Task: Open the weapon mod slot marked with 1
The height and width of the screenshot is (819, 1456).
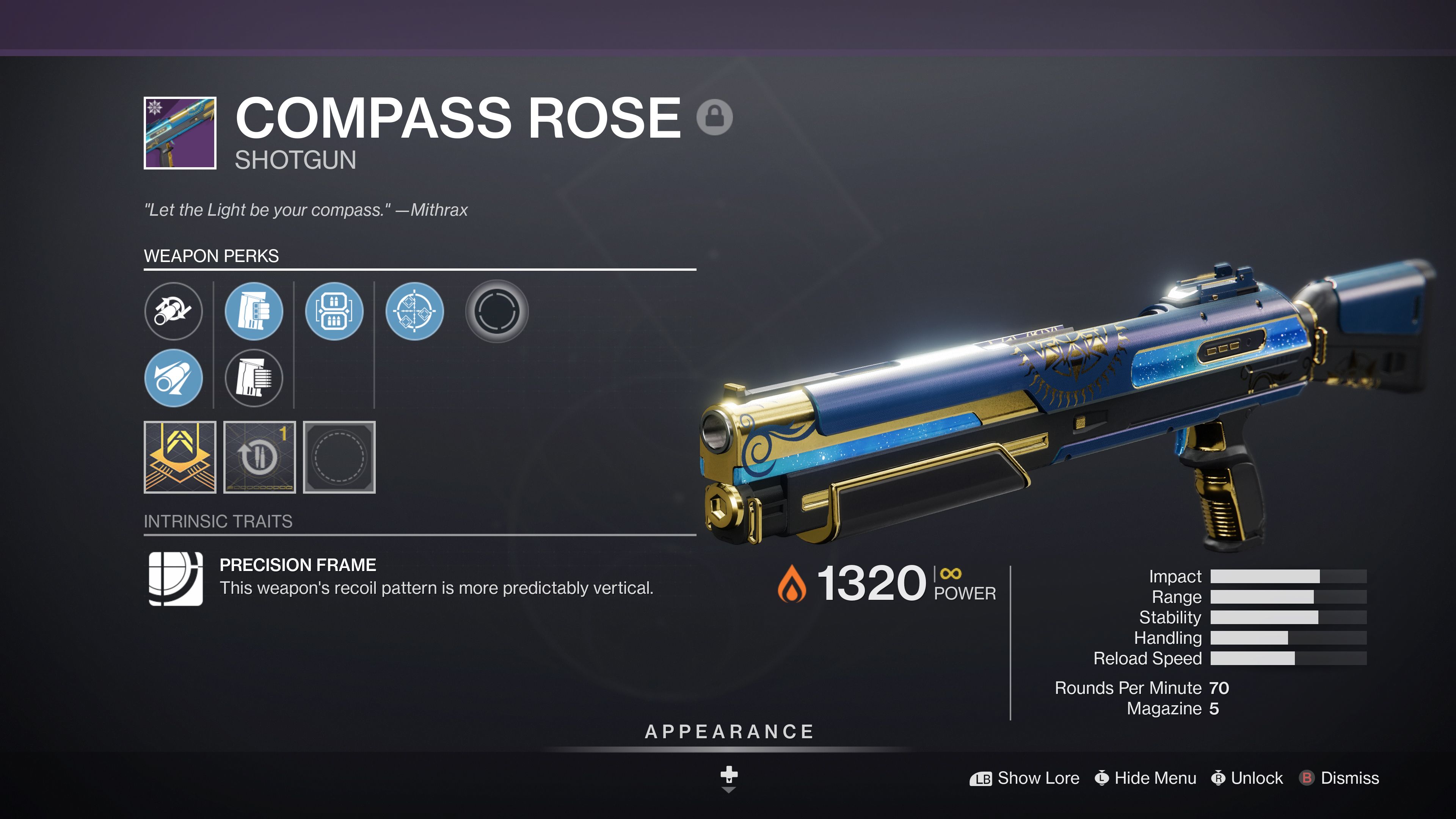Action: point(260,457)
